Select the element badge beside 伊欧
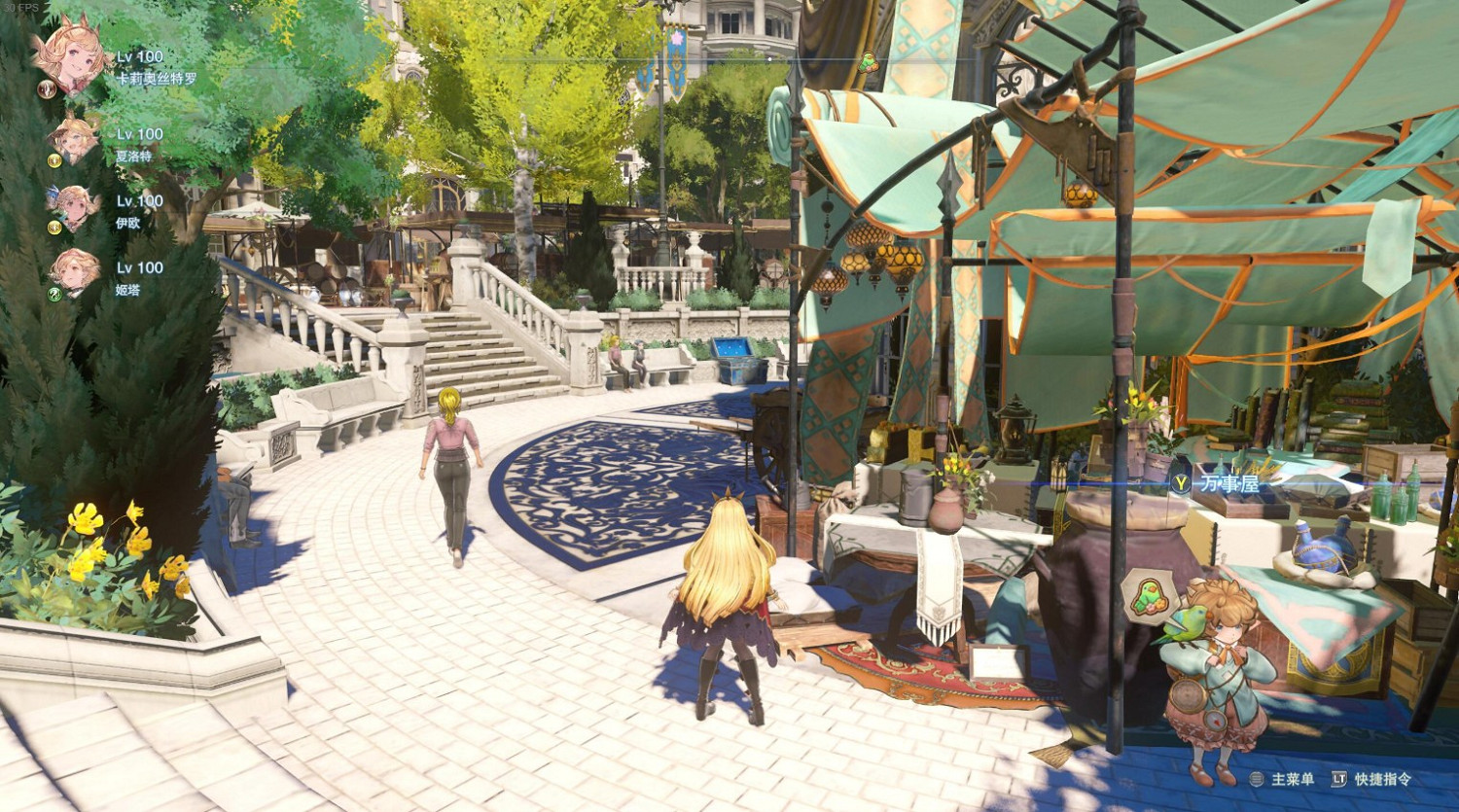Viewport: 1459px width, 812px height. click(54, 226)
